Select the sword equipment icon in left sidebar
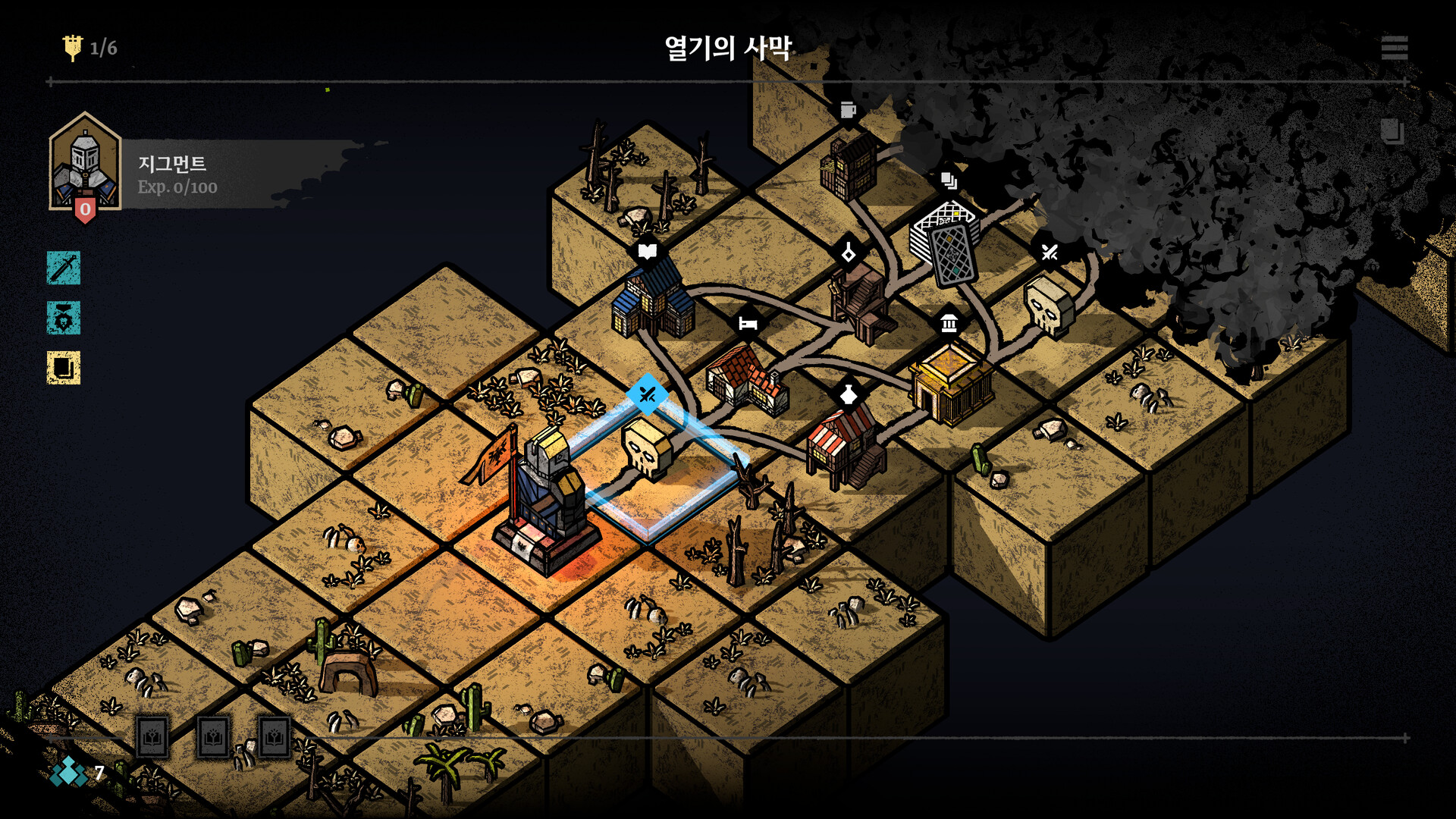Viewport: 1456px width, 819px height. coord(63,269)
